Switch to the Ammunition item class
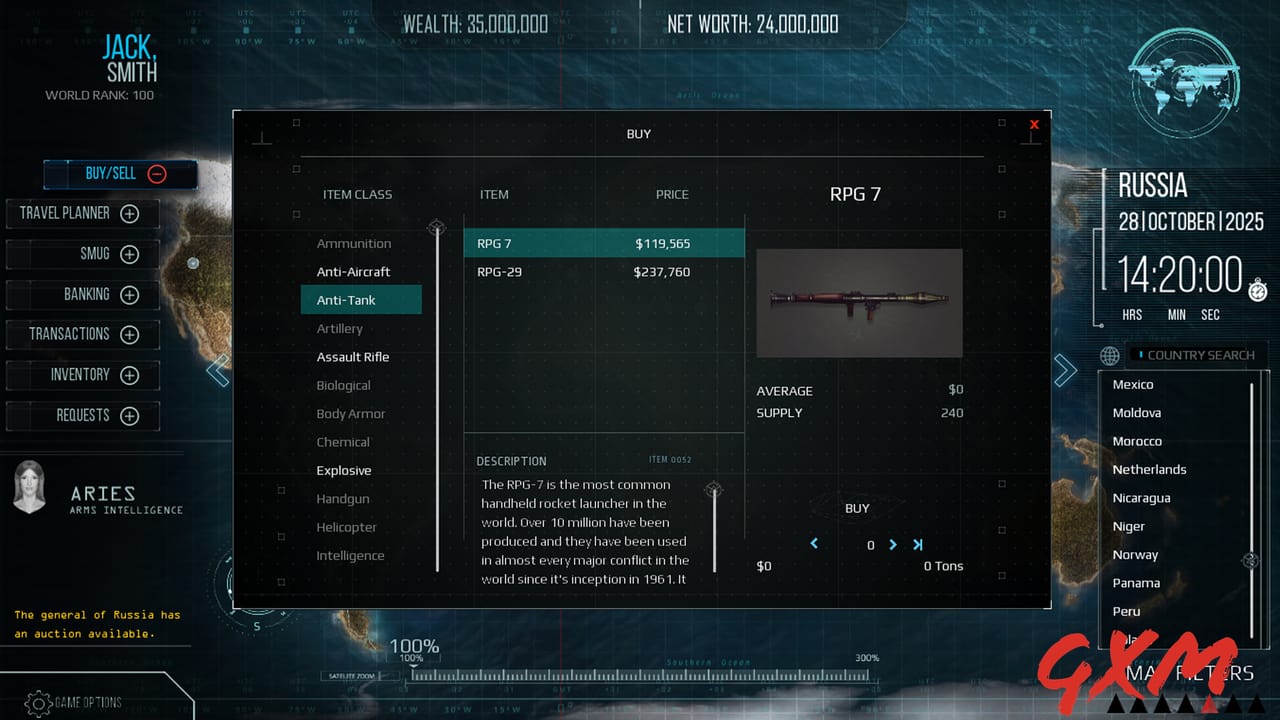 (356, 243)
